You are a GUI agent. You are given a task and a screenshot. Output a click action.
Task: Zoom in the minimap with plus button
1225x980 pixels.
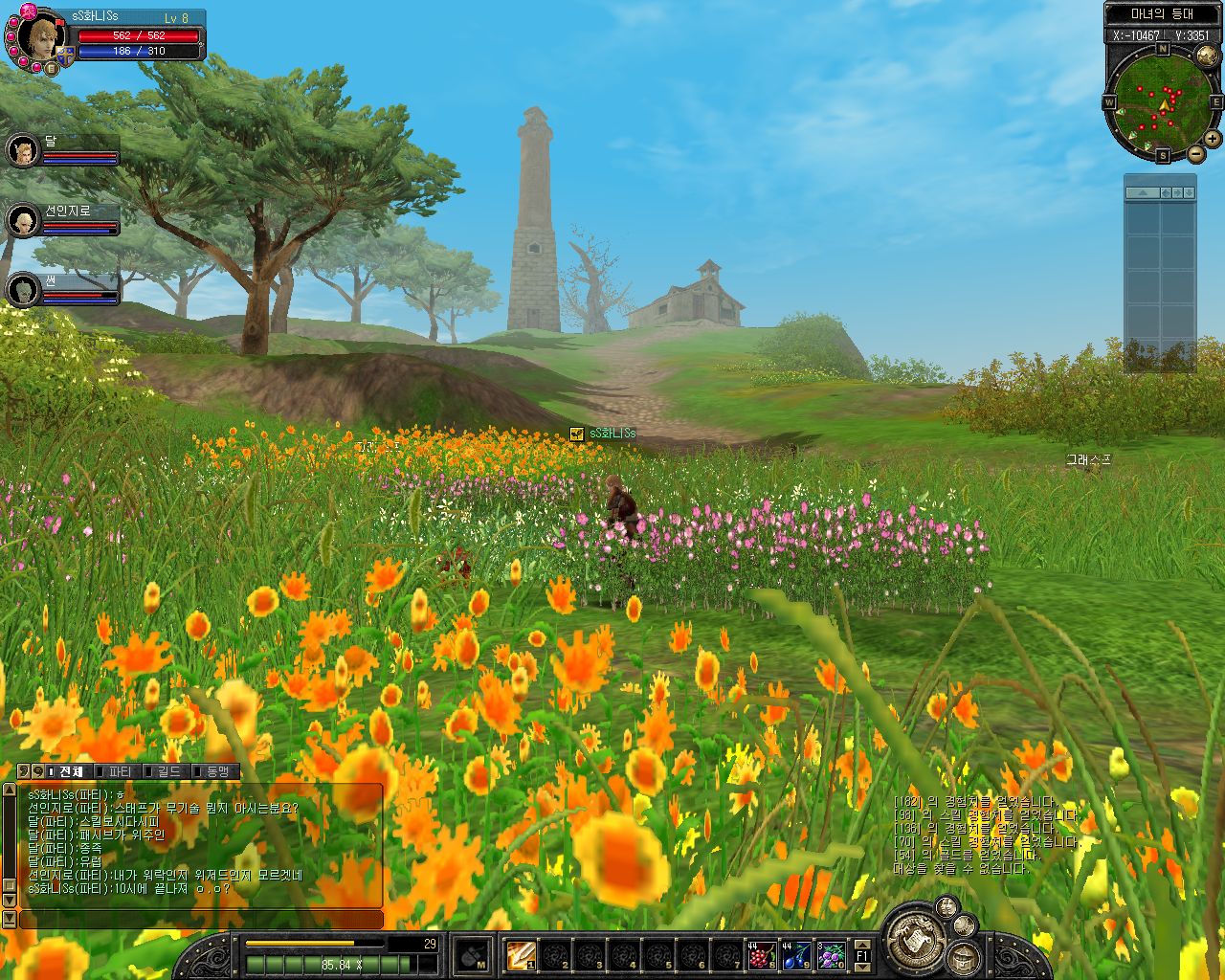coord(1213,139)
